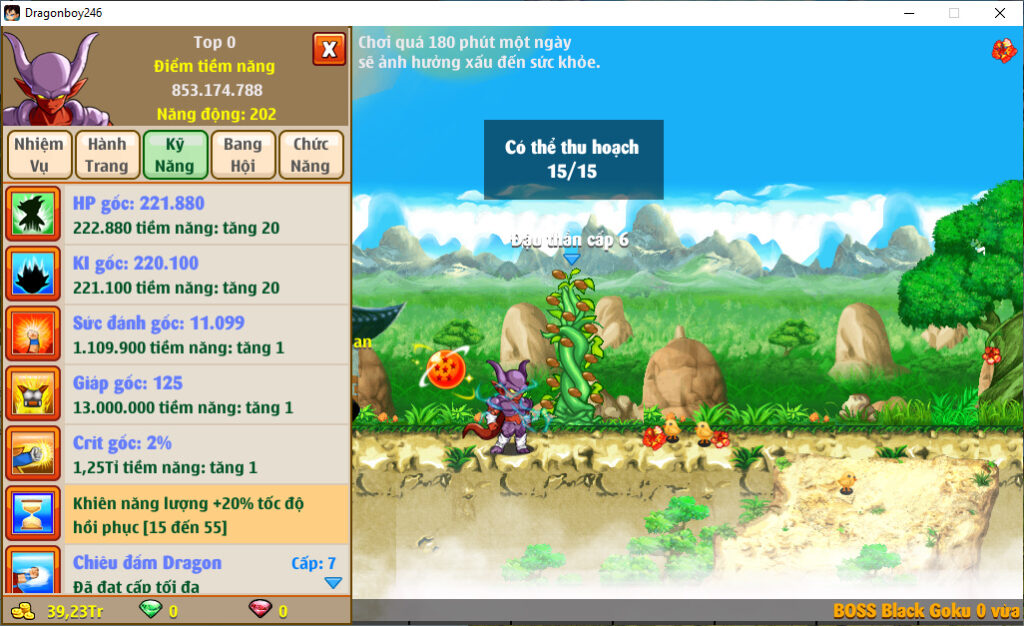Click the red flower icon in the corner
This screenshot has height=626, width=1024.
[1003, 50]
